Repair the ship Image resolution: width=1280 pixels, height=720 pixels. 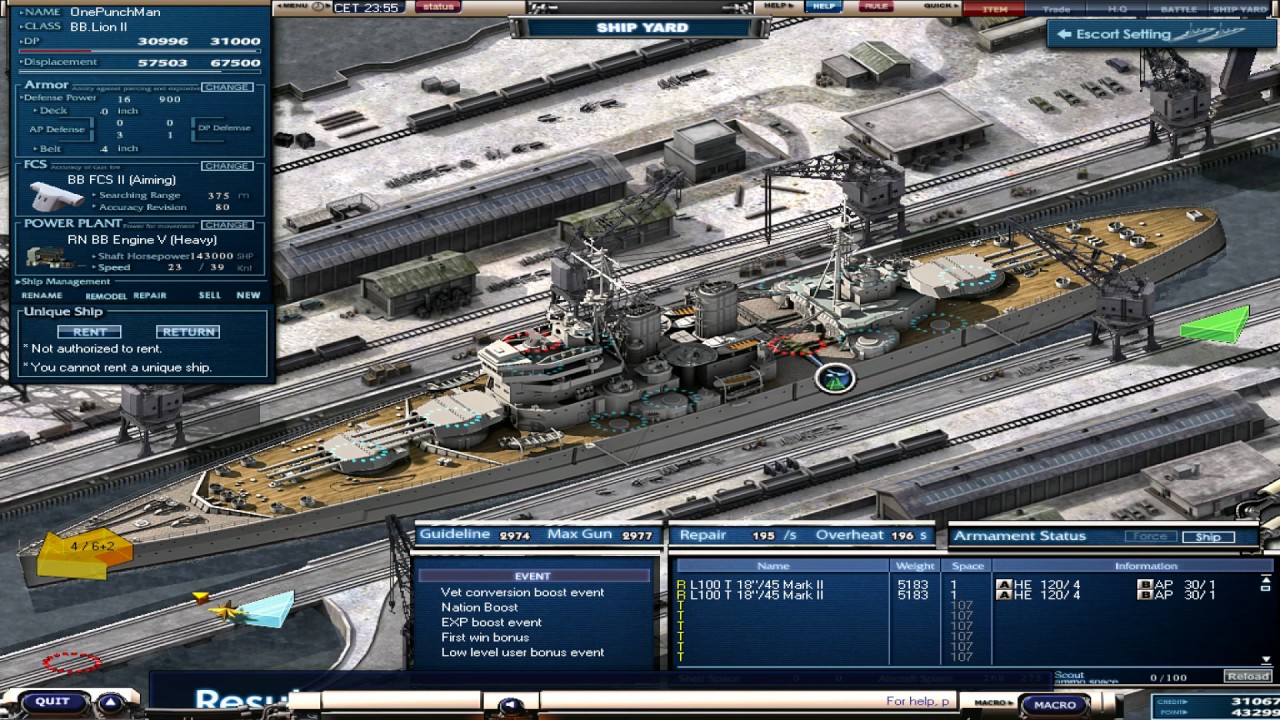click(x=150, y=296)
